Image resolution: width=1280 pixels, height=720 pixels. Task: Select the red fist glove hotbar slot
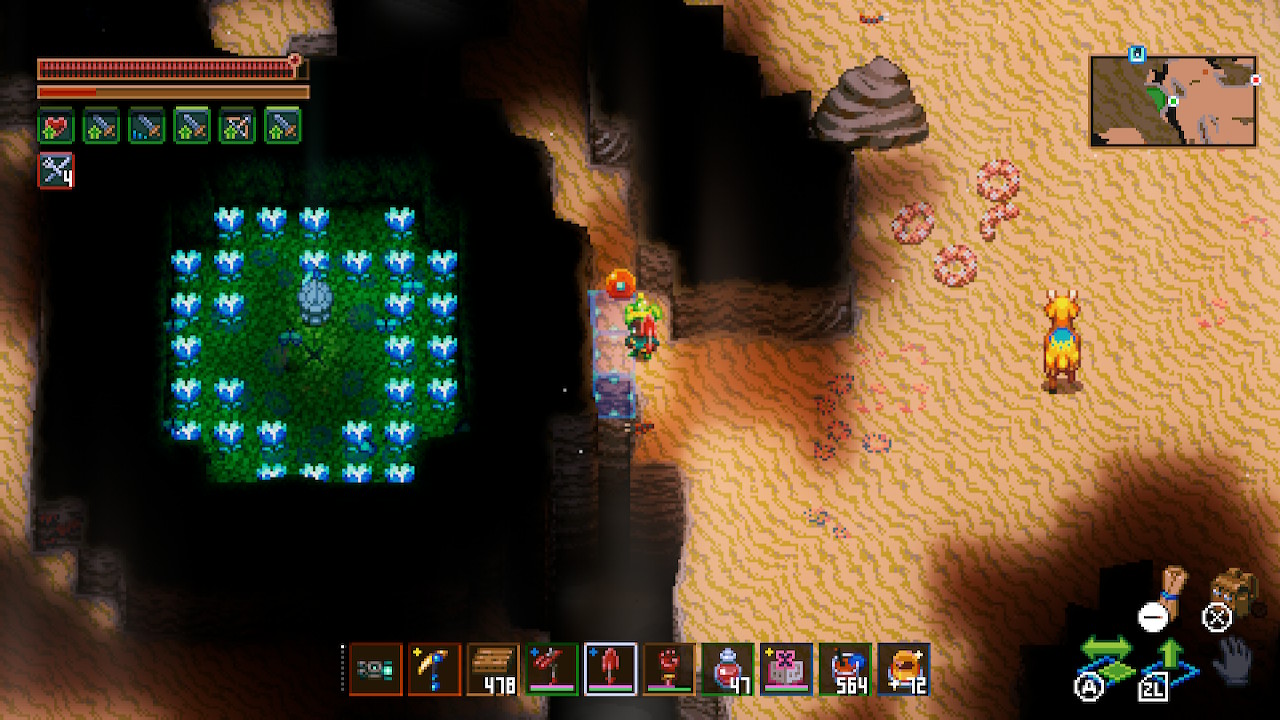[x=669, y=669]
